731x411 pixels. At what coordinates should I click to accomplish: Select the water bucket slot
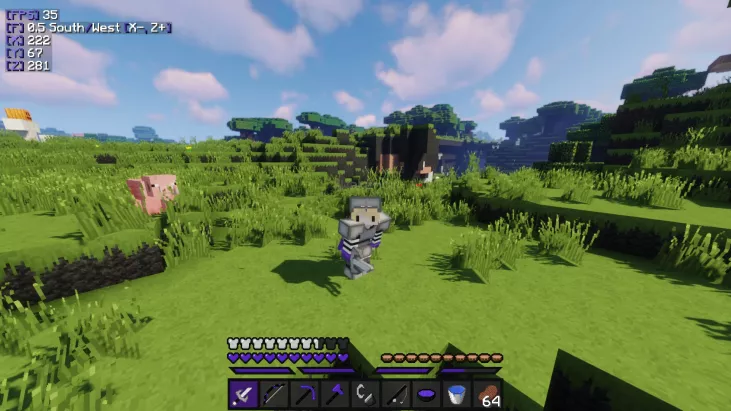coord(457,394)
